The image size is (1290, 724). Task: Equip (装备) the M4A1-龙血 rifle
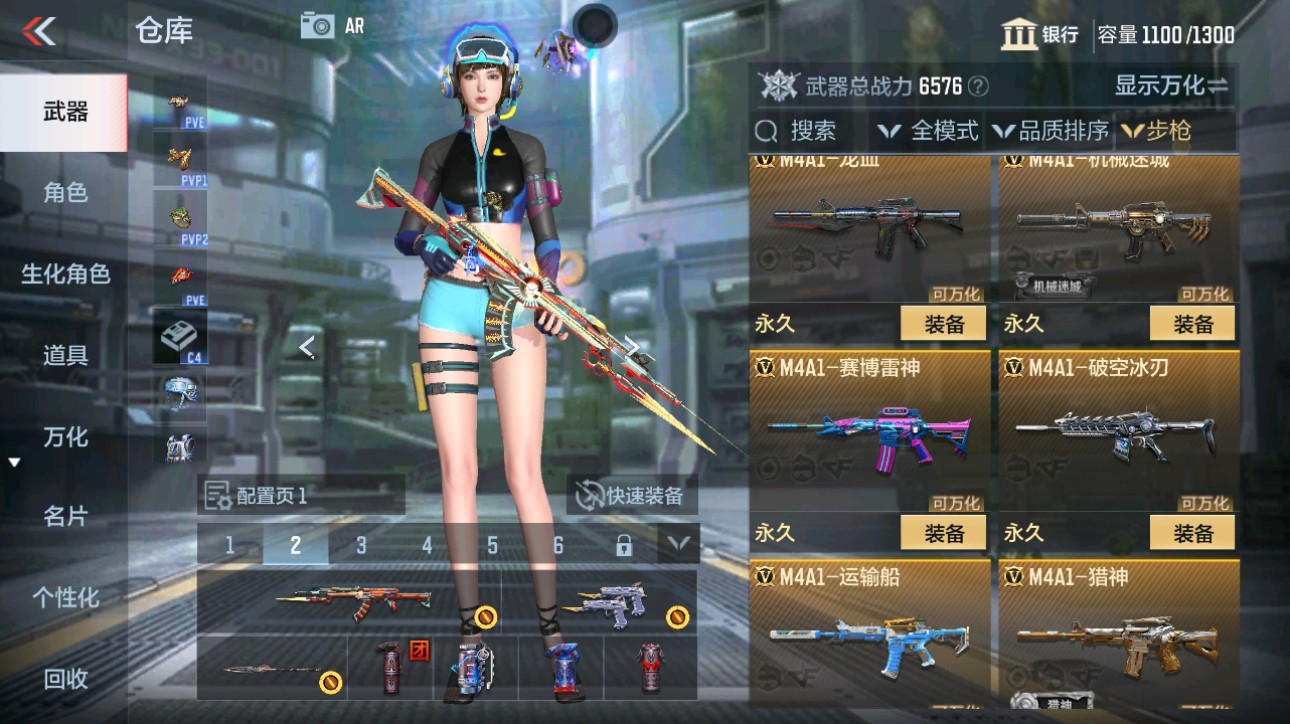coord(944,324)
